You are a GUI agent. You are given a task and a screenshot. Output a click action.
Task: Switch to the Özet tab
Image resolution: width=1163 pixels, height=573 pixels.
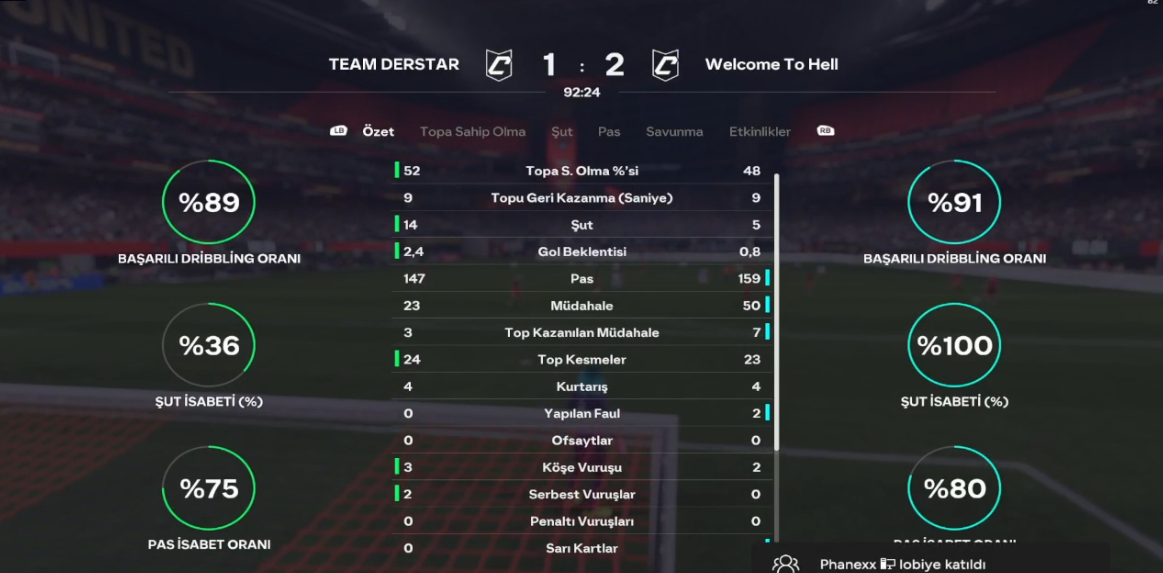coord(378,132)
